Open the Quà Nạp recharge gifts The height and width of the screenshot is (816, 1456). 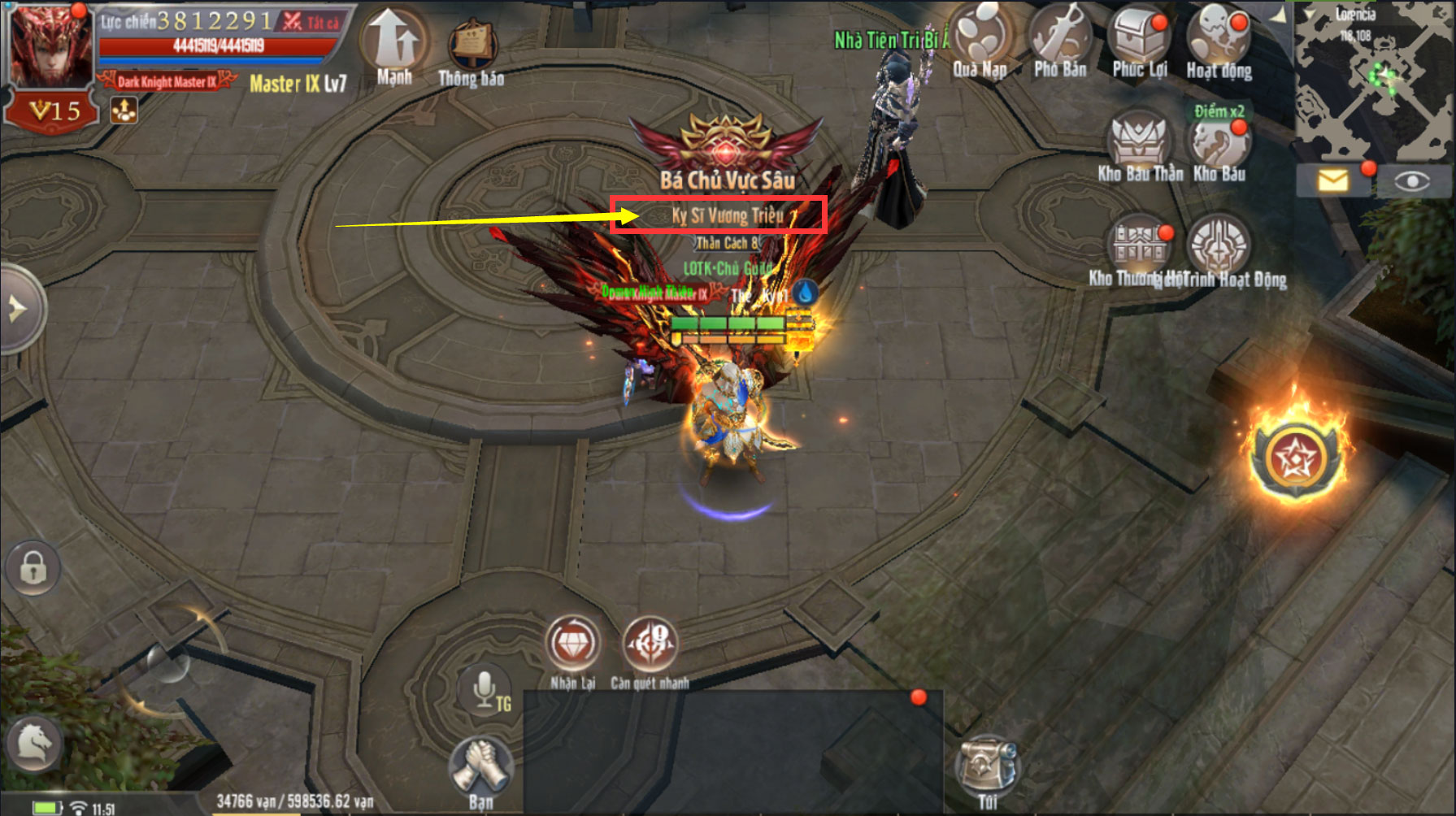click(x=980, y=42)
